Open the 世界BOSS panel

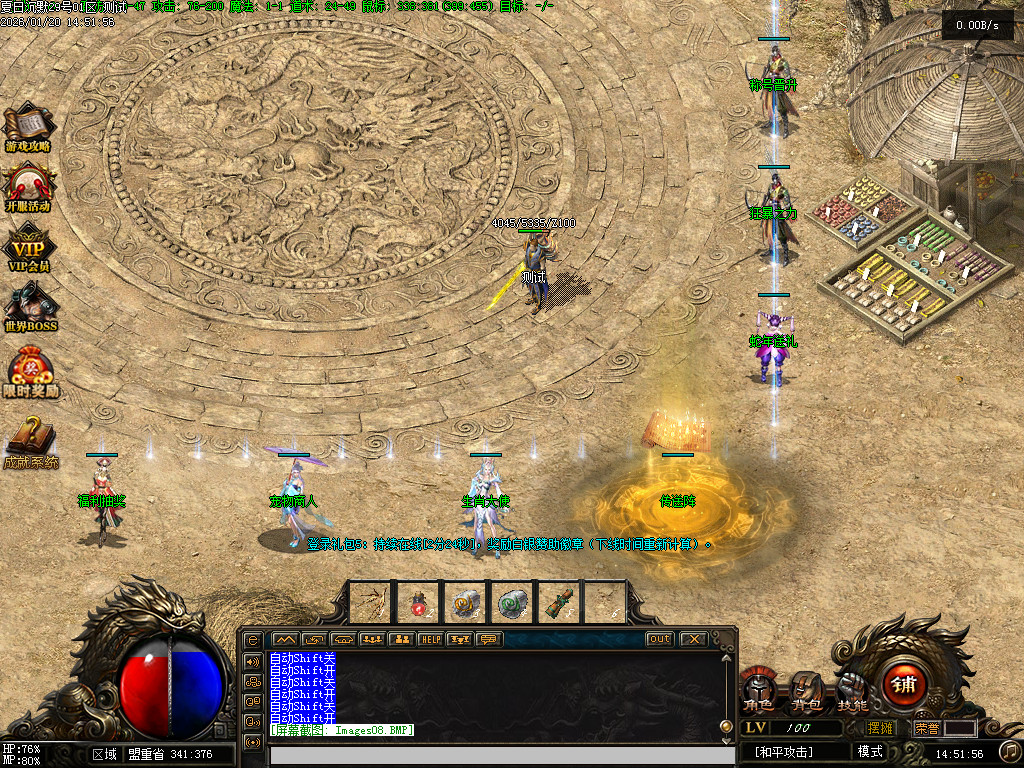click(29, 306)
